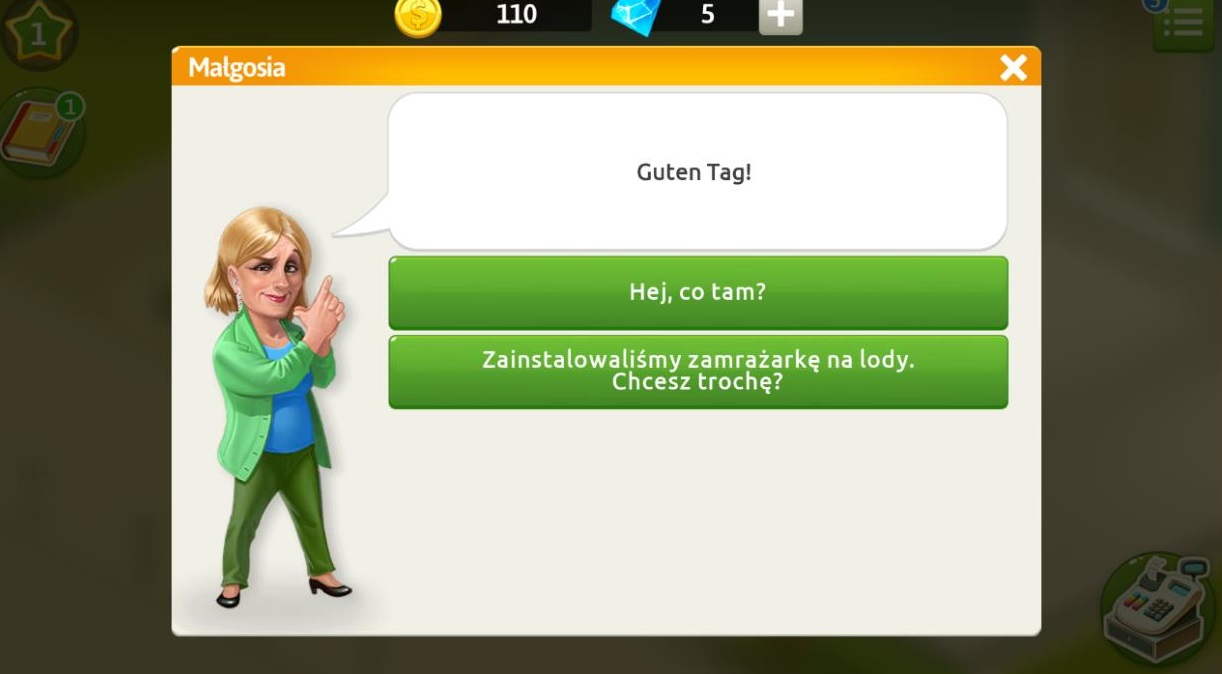Close the Malgosia dialogue window

1013,67
